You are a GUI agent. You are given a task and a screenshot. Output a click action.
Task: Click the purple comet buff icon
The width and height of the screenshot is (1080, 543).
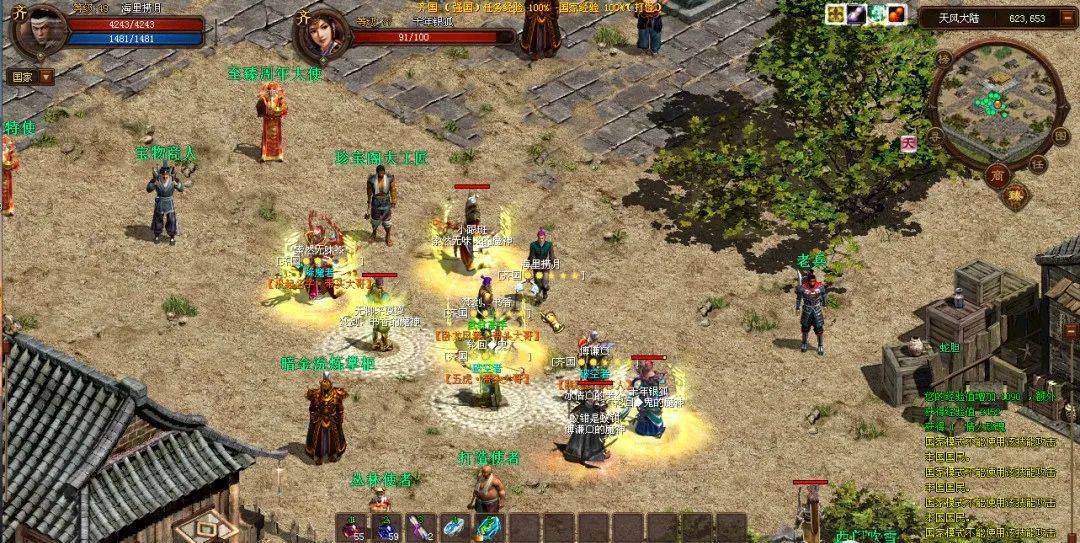(857, 14)
